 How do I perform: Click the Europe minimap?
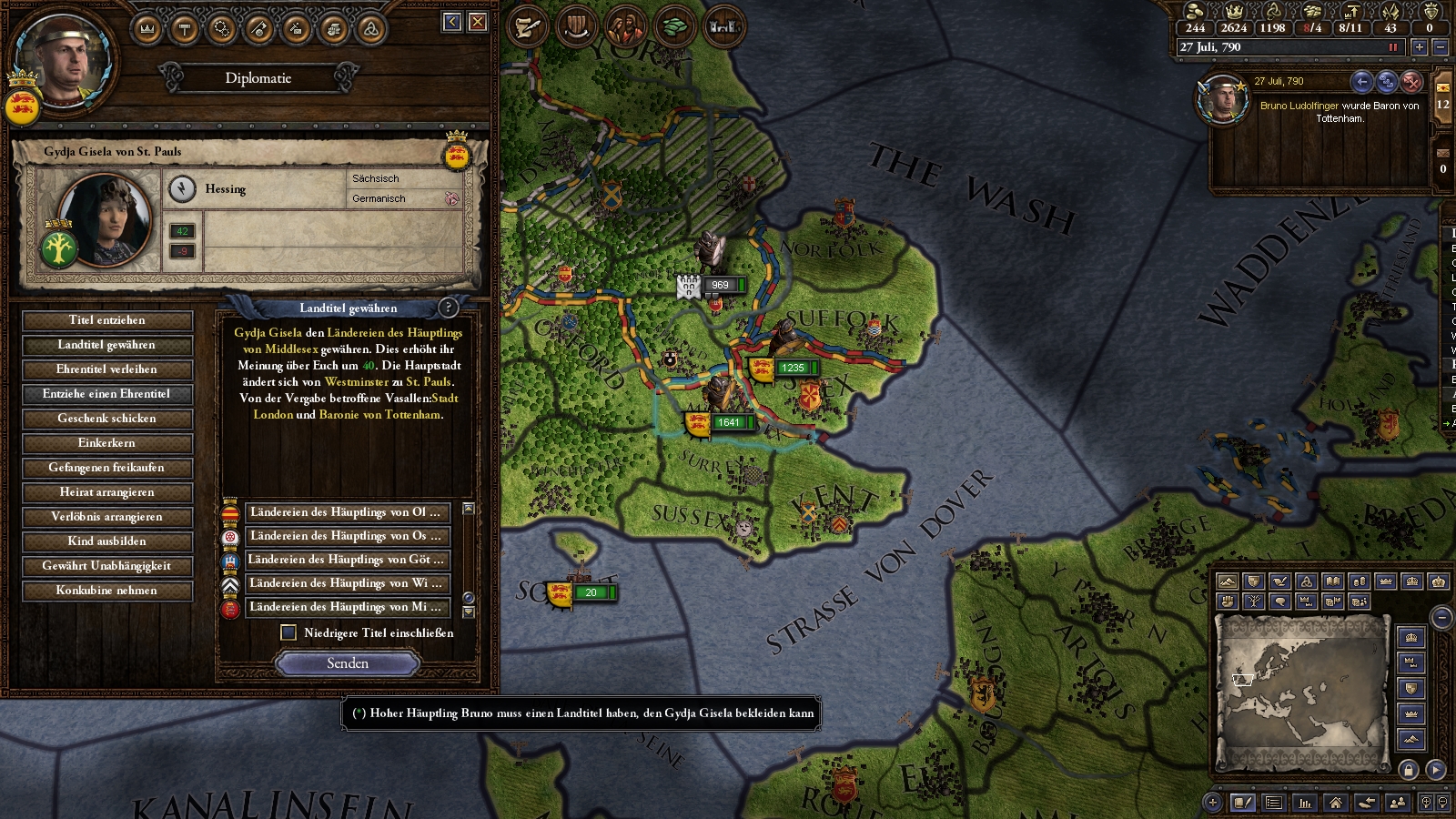(1301, 692)
